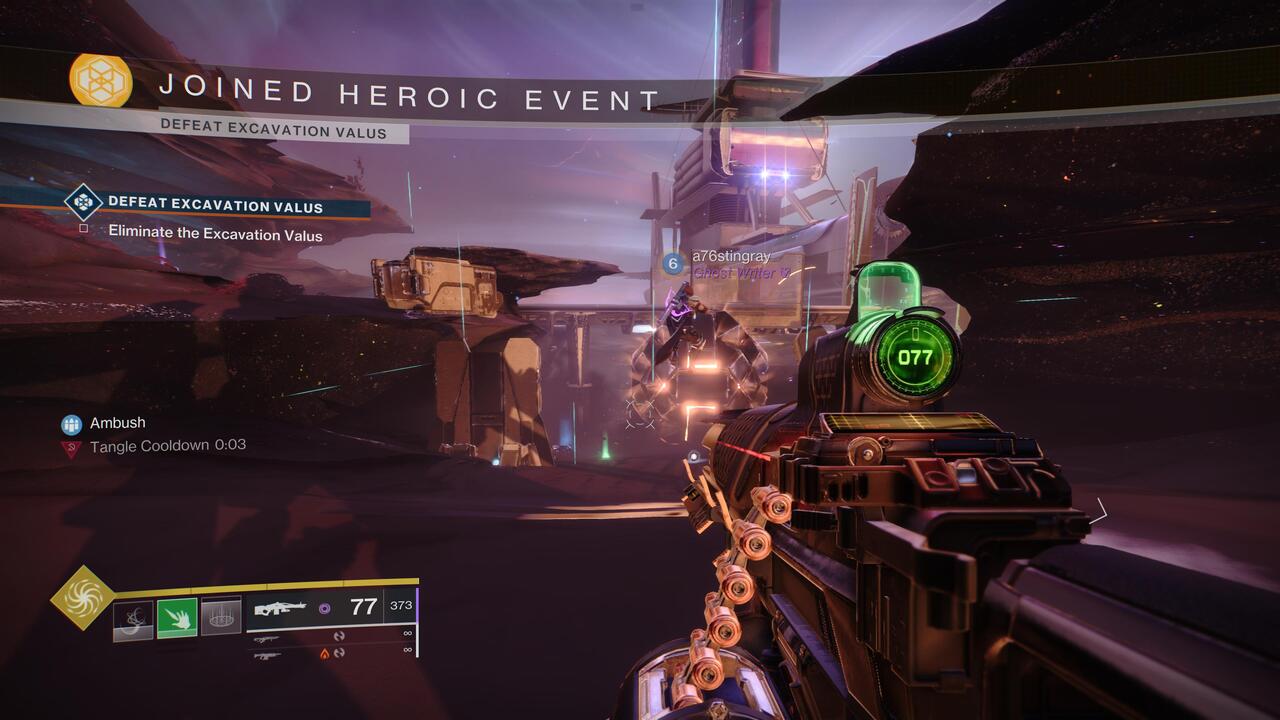Viewport: 1280px width, 720px height.
Task: Choose the equipped machine gun weapon slot
Action: point(330,607)
